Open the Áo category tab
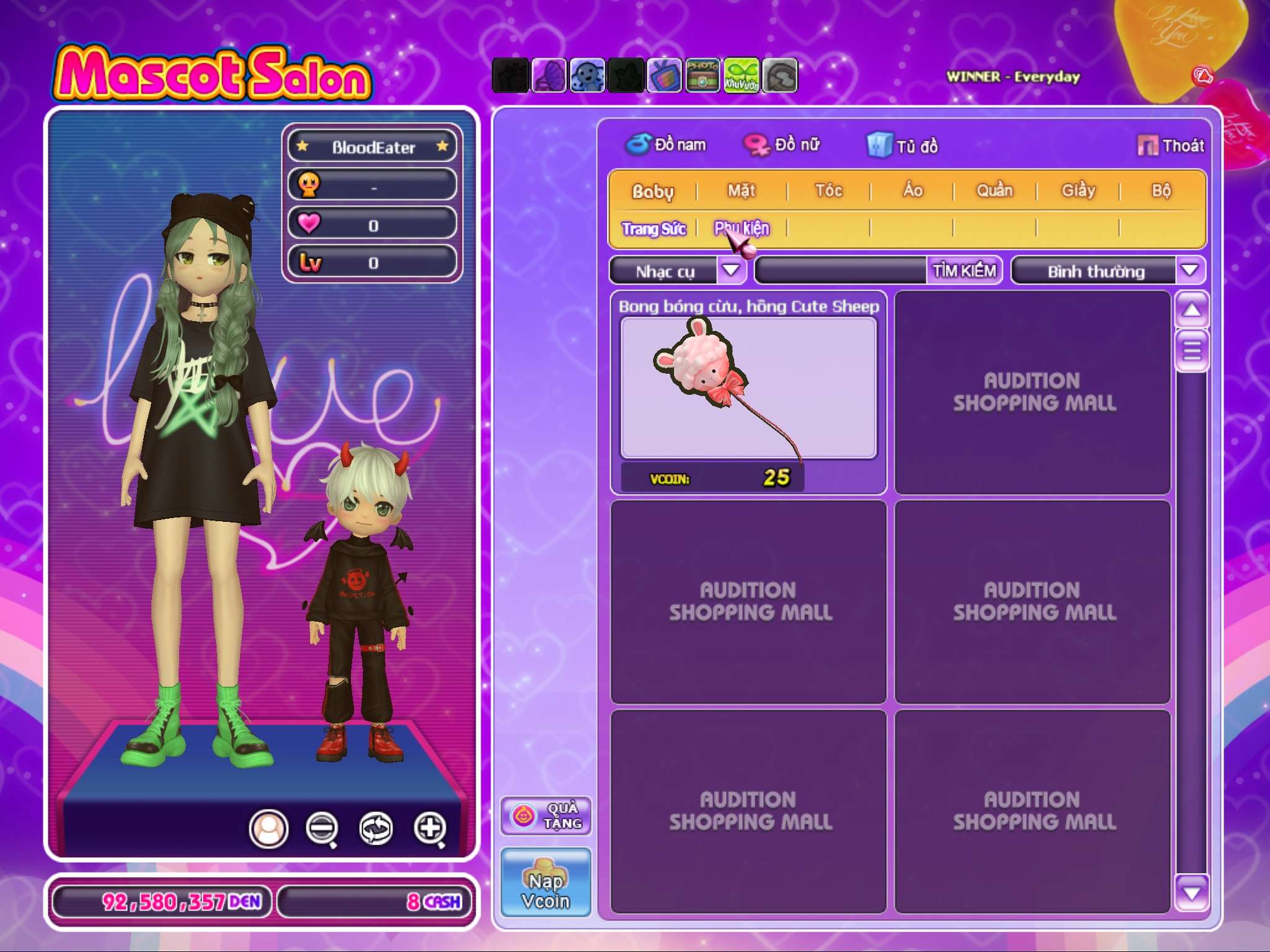This screenshot has width=1270, height=952. click(912, 190)
